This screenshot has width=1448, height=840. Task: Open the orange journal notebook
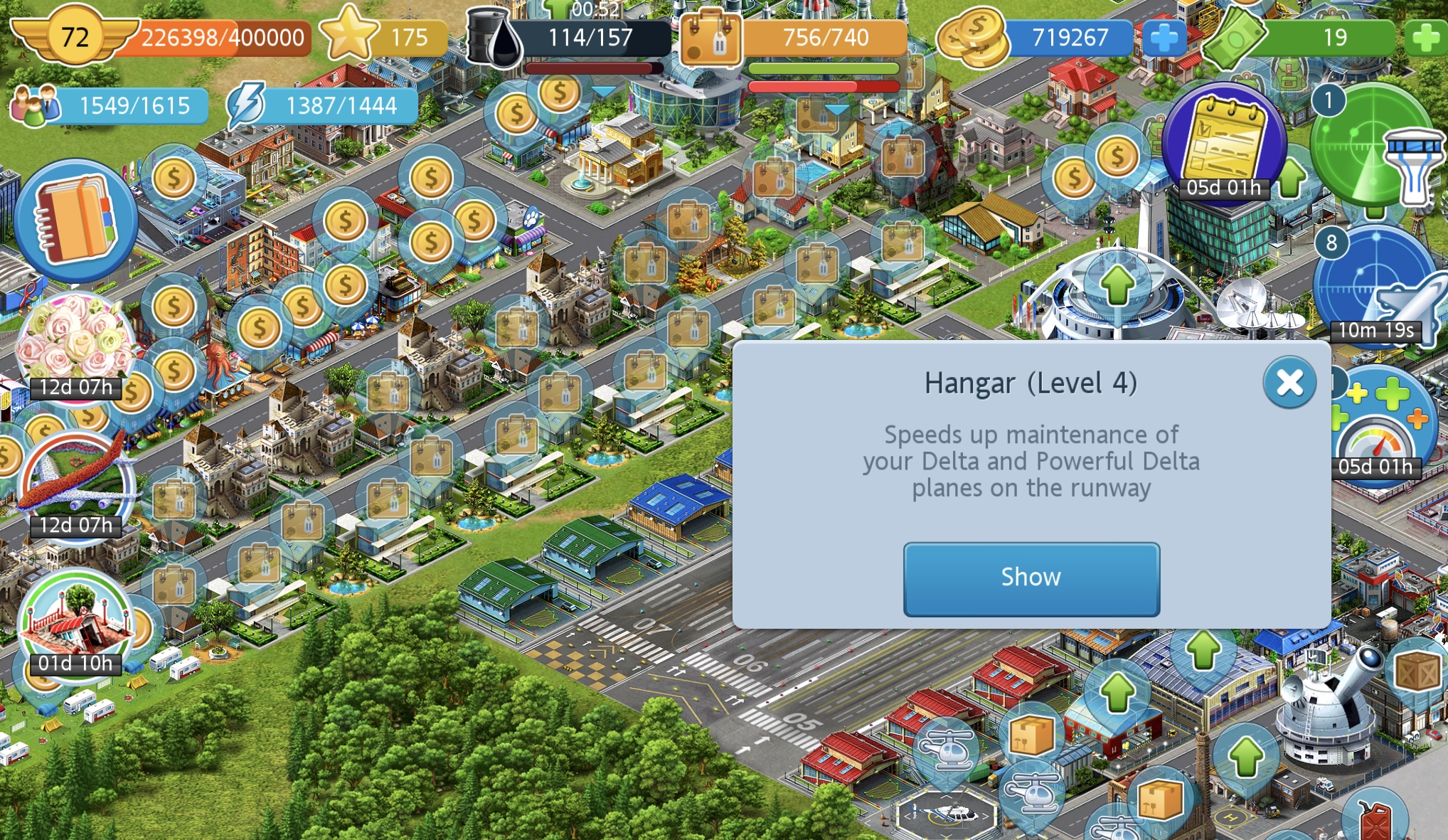click(x=75, y=220)
